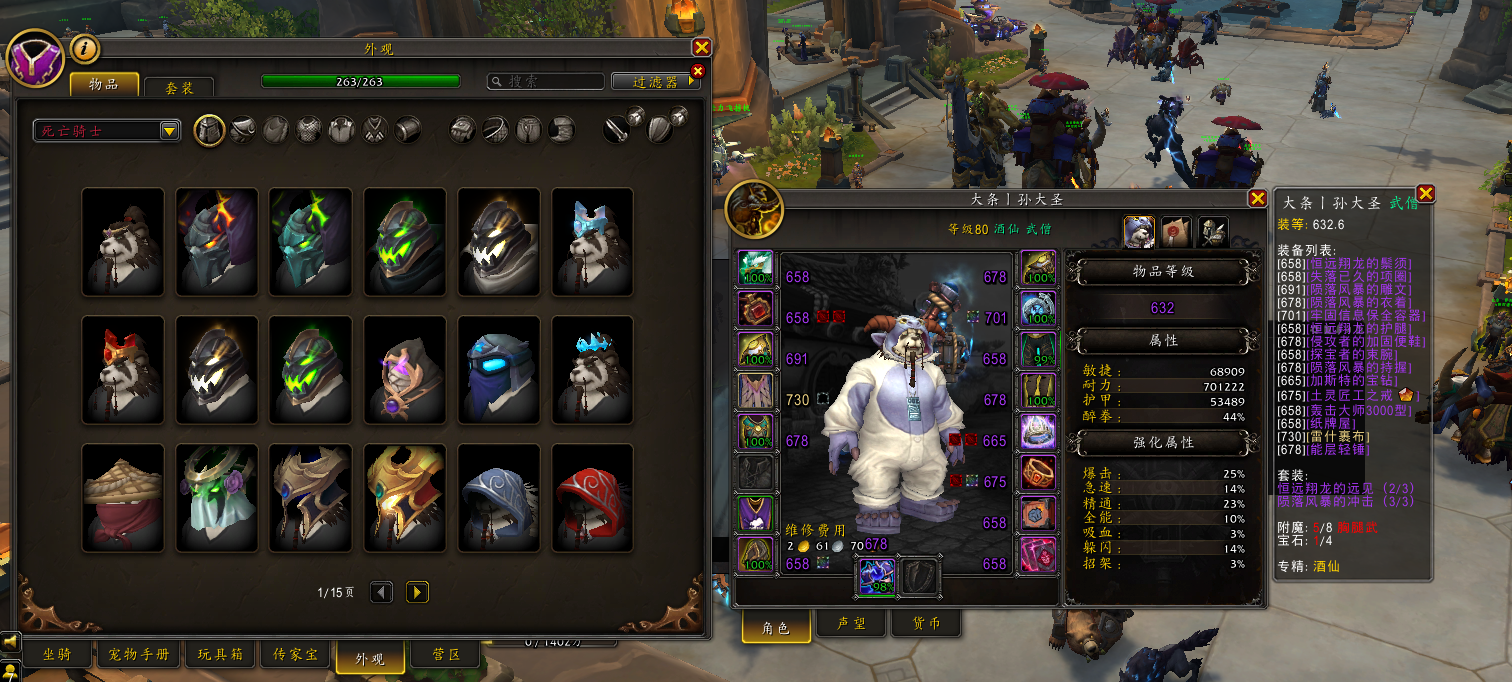Viewport: 1512px width, 682px height.
Task: Go to the next appearance page
Action: coord(417,592)
